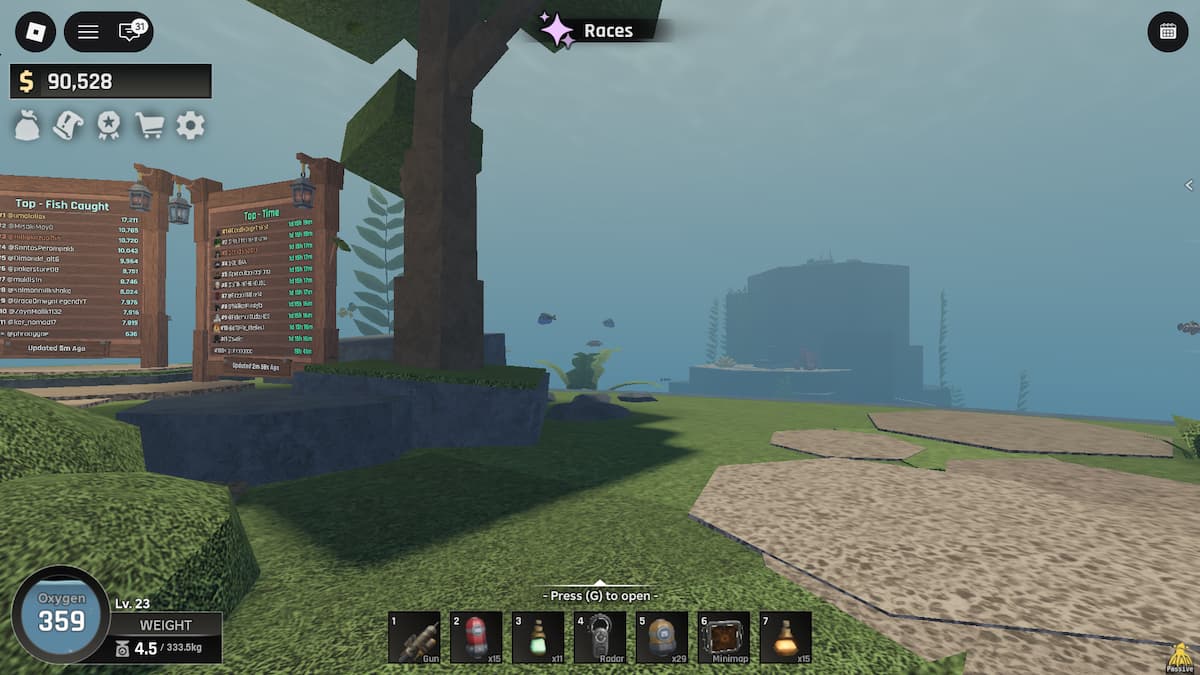Use the orange potion in slot 7
This screenshot has height=675, width=1200.
tap(786, 638)
